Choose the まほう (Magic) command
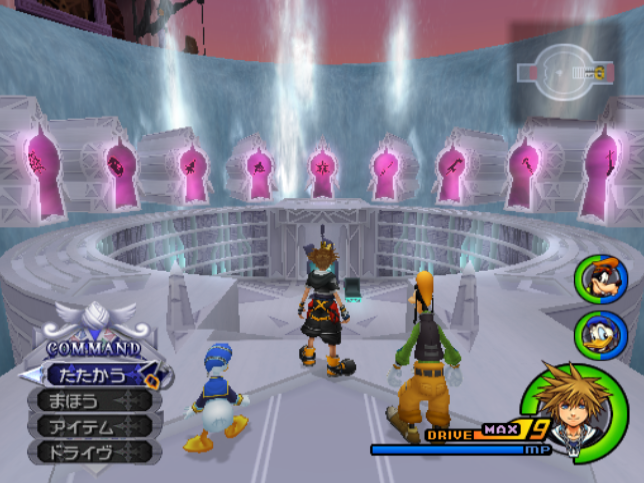Viewport: 644px width, 483px height. (x=92, y=402)
